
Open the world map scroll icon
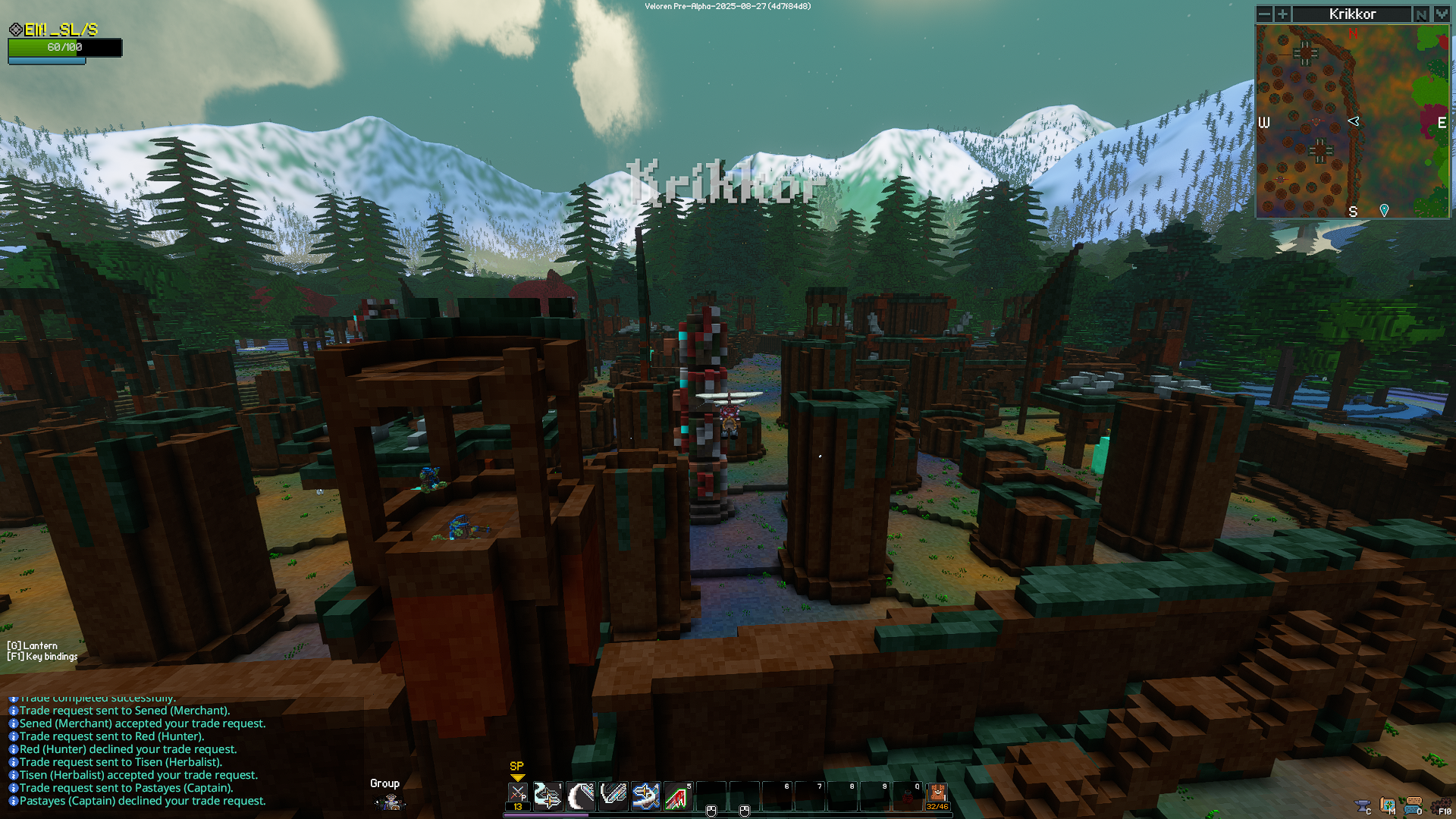1388,805
